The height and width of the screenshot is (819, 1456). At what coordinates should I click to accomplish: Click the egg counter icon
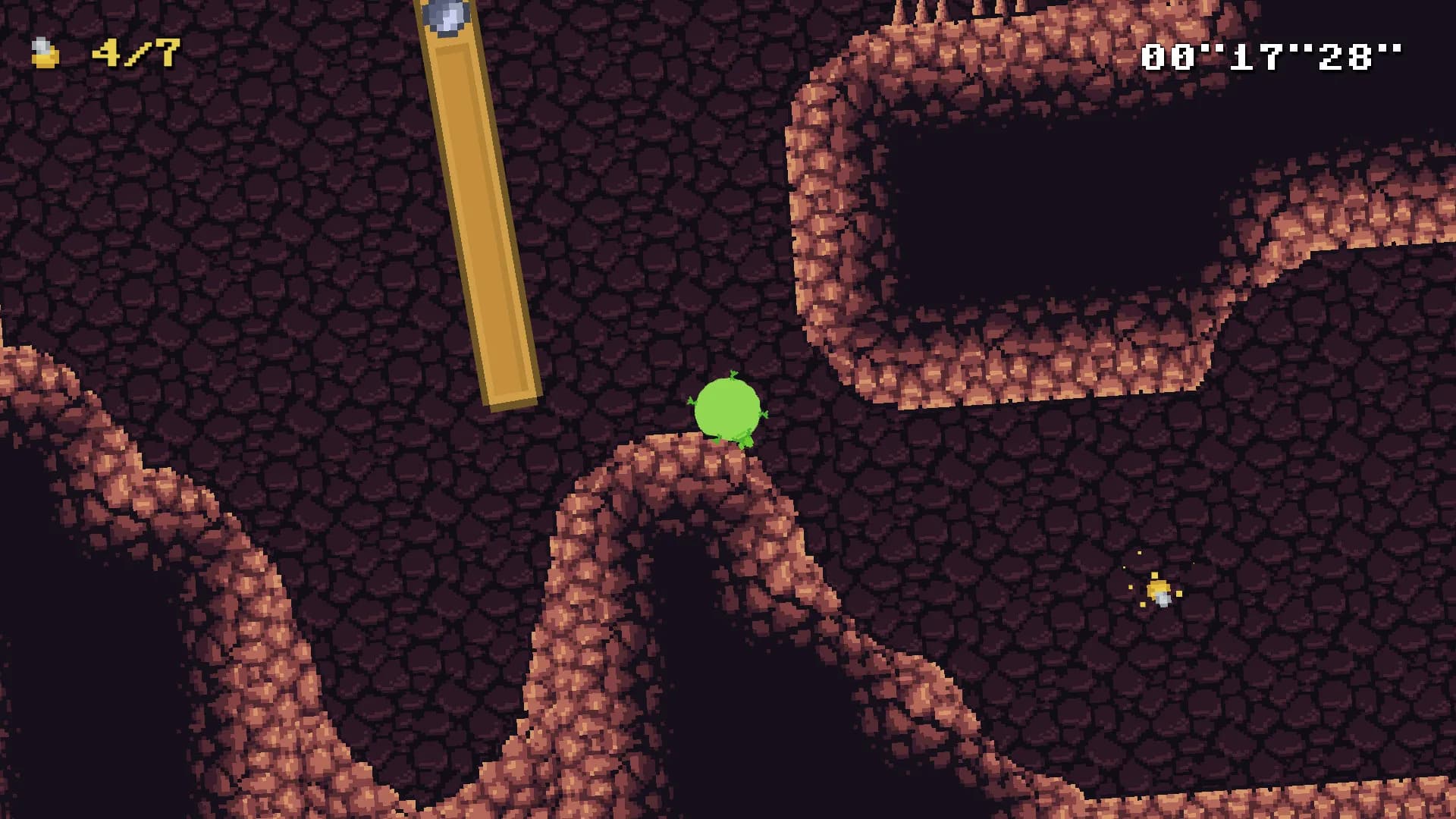[43, 52]
